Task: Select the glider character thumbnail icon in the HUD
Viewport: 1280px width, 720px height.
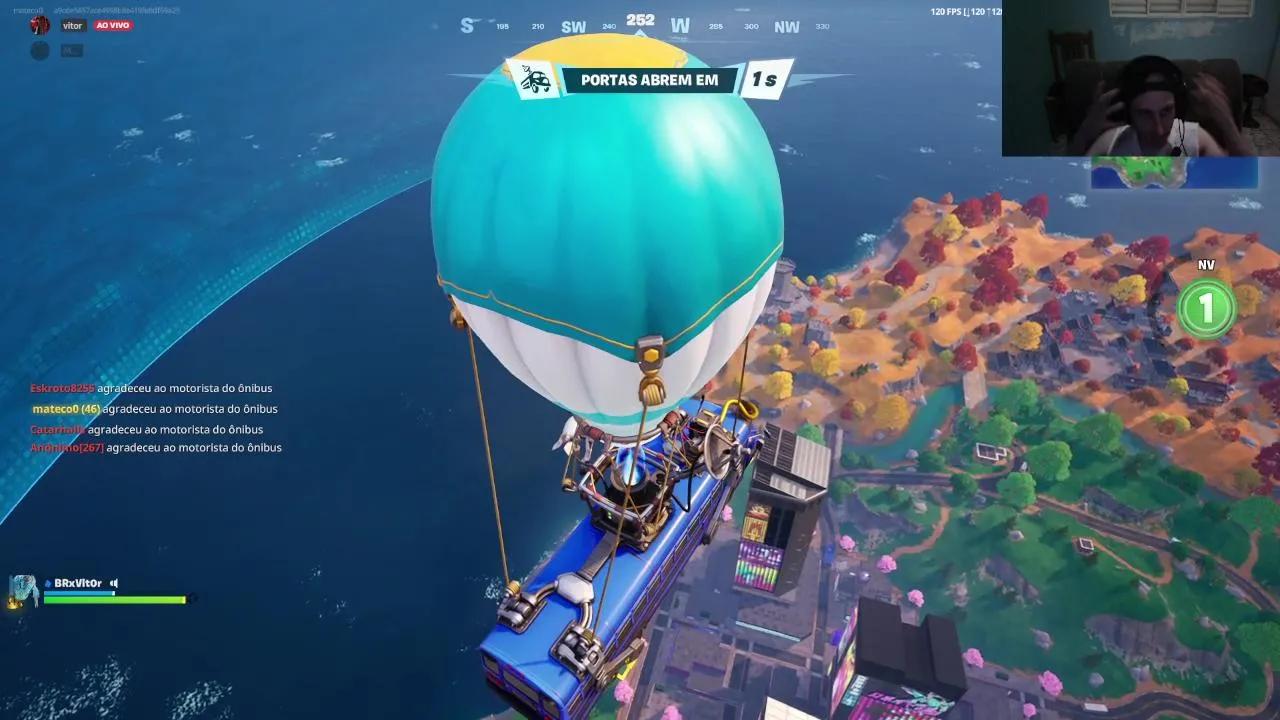Action: point(24,587)
